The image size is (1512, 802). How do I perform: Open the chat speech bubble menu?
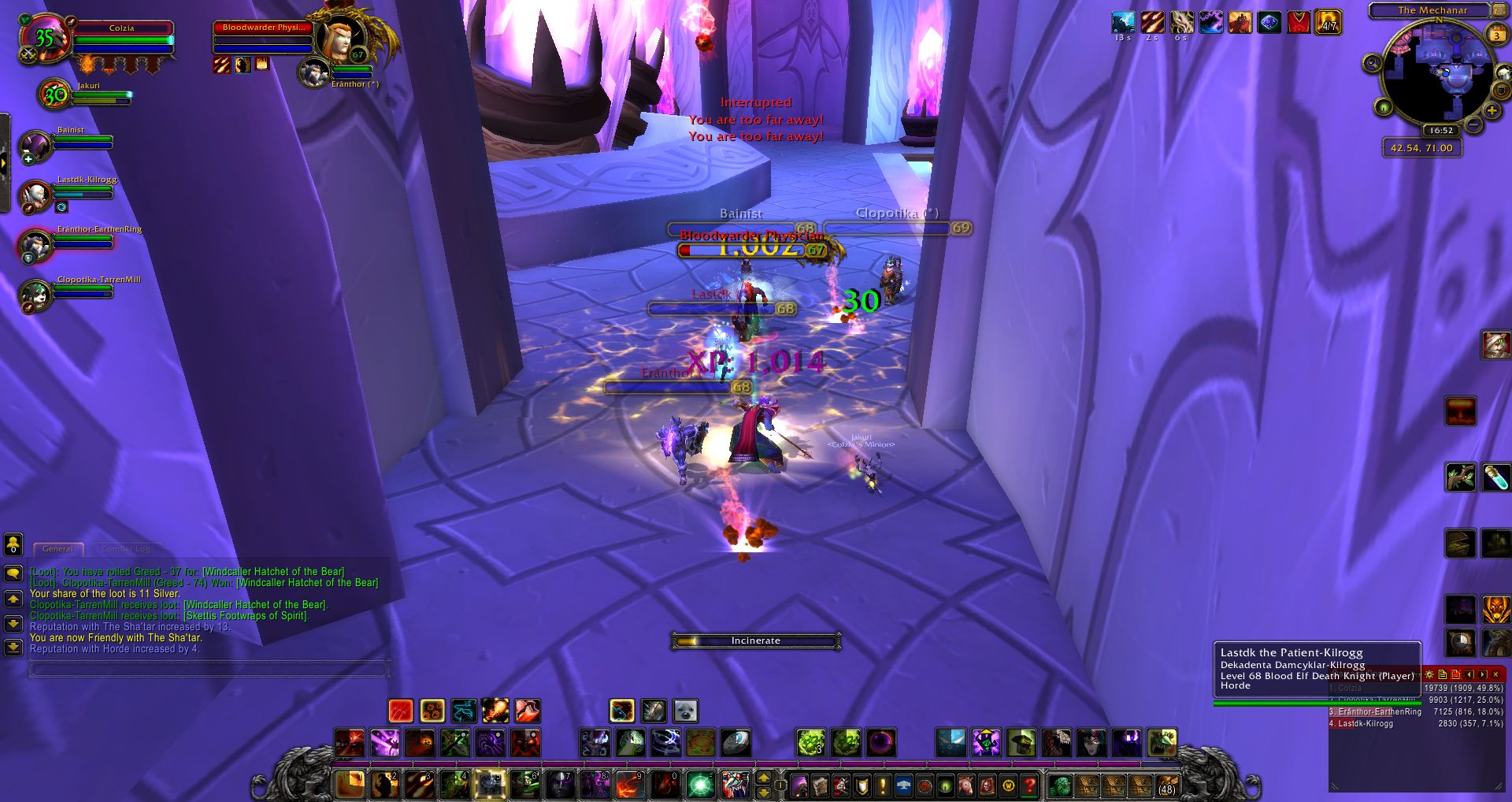tap(13, 574)
